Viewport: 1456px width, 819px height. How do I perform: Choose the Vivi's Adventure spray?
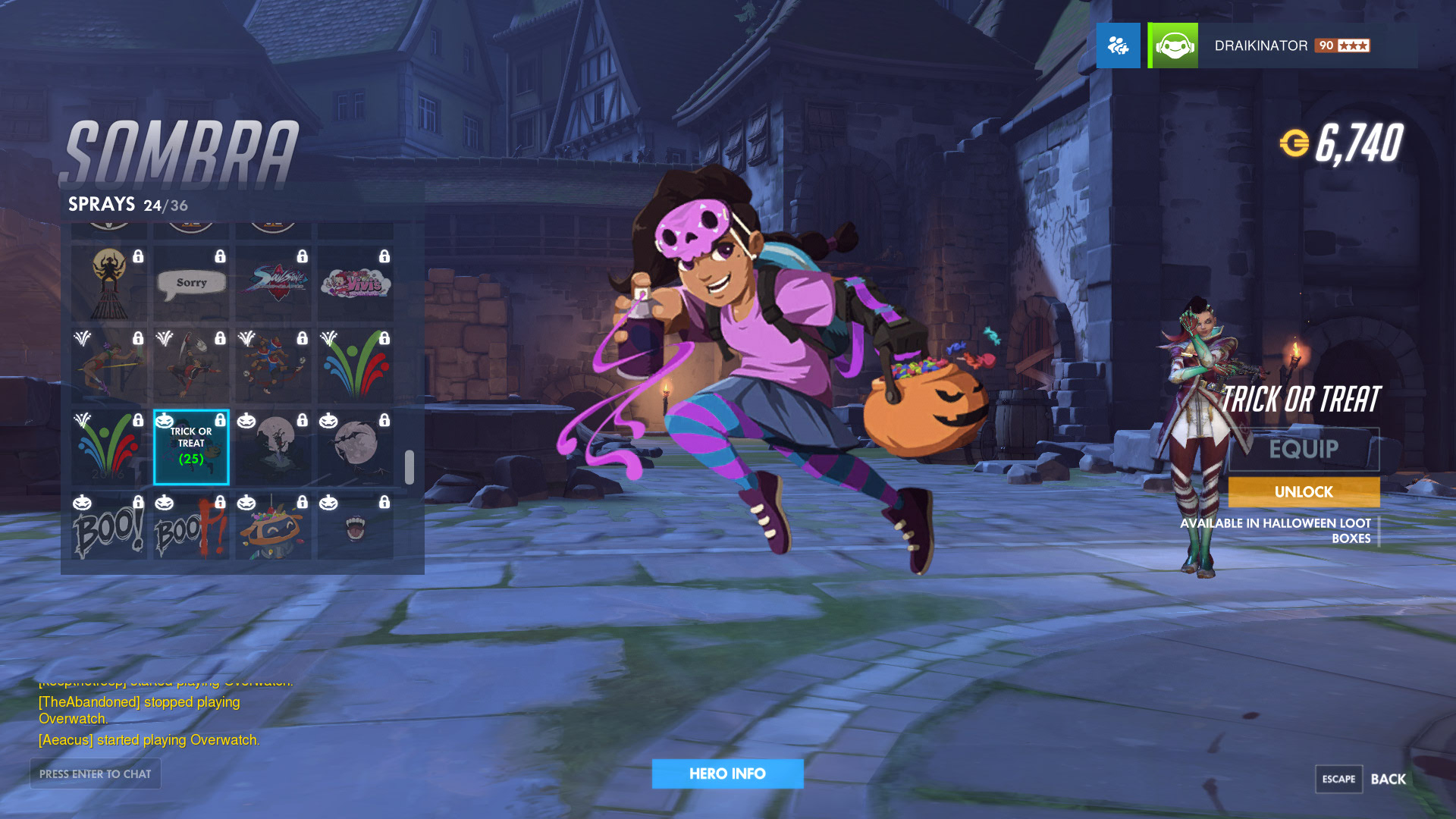[355, 283]
